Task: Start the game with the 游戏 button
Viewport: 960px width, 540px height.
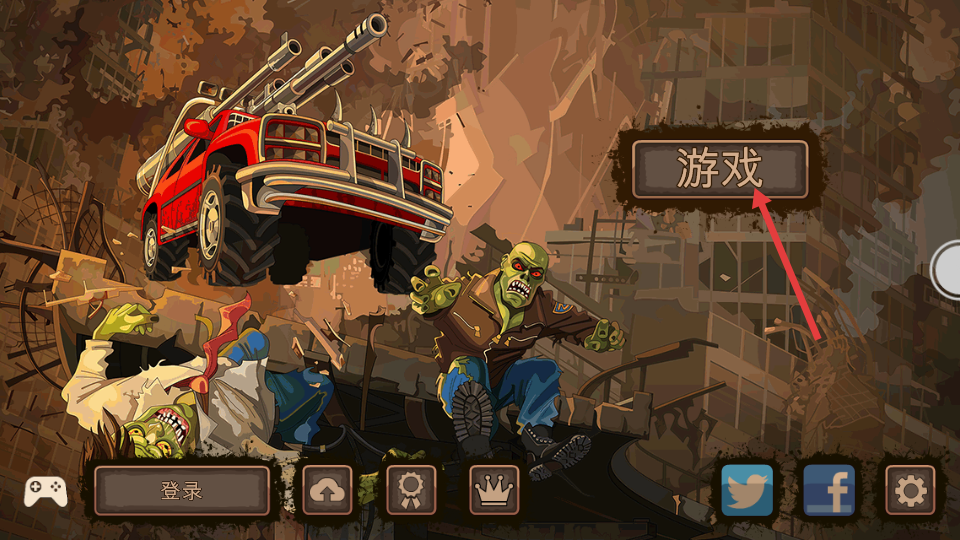Action: (719, 169)
